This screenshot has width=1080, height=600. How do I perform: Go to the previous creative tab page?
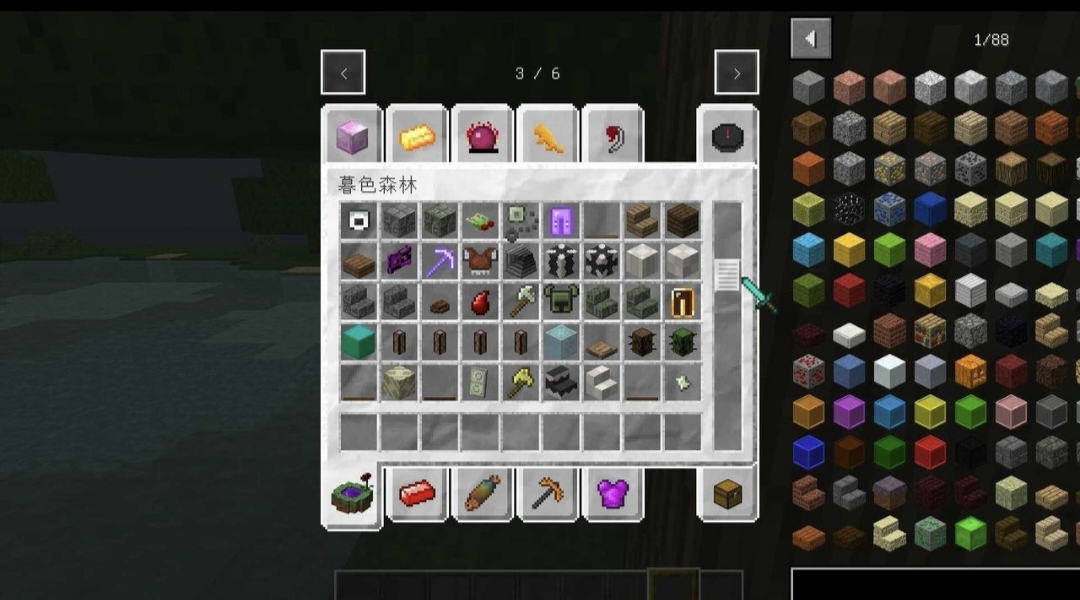(x=343, y=73)
